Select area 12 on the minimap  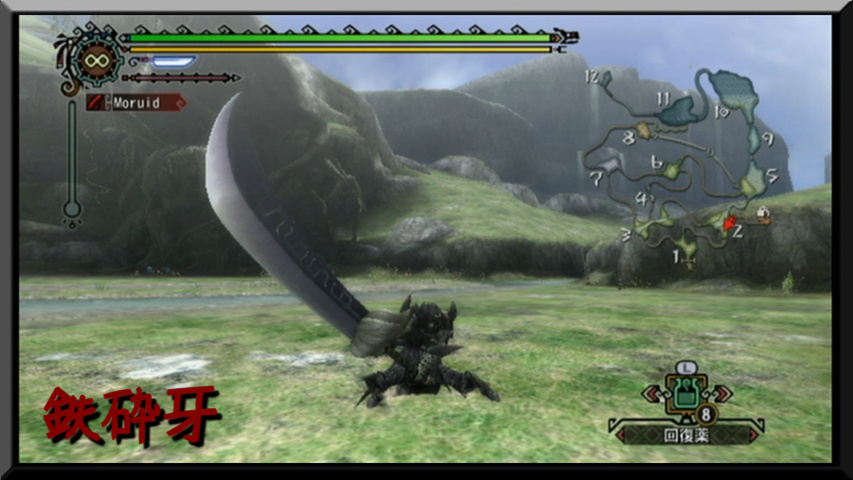pos(592,77)
